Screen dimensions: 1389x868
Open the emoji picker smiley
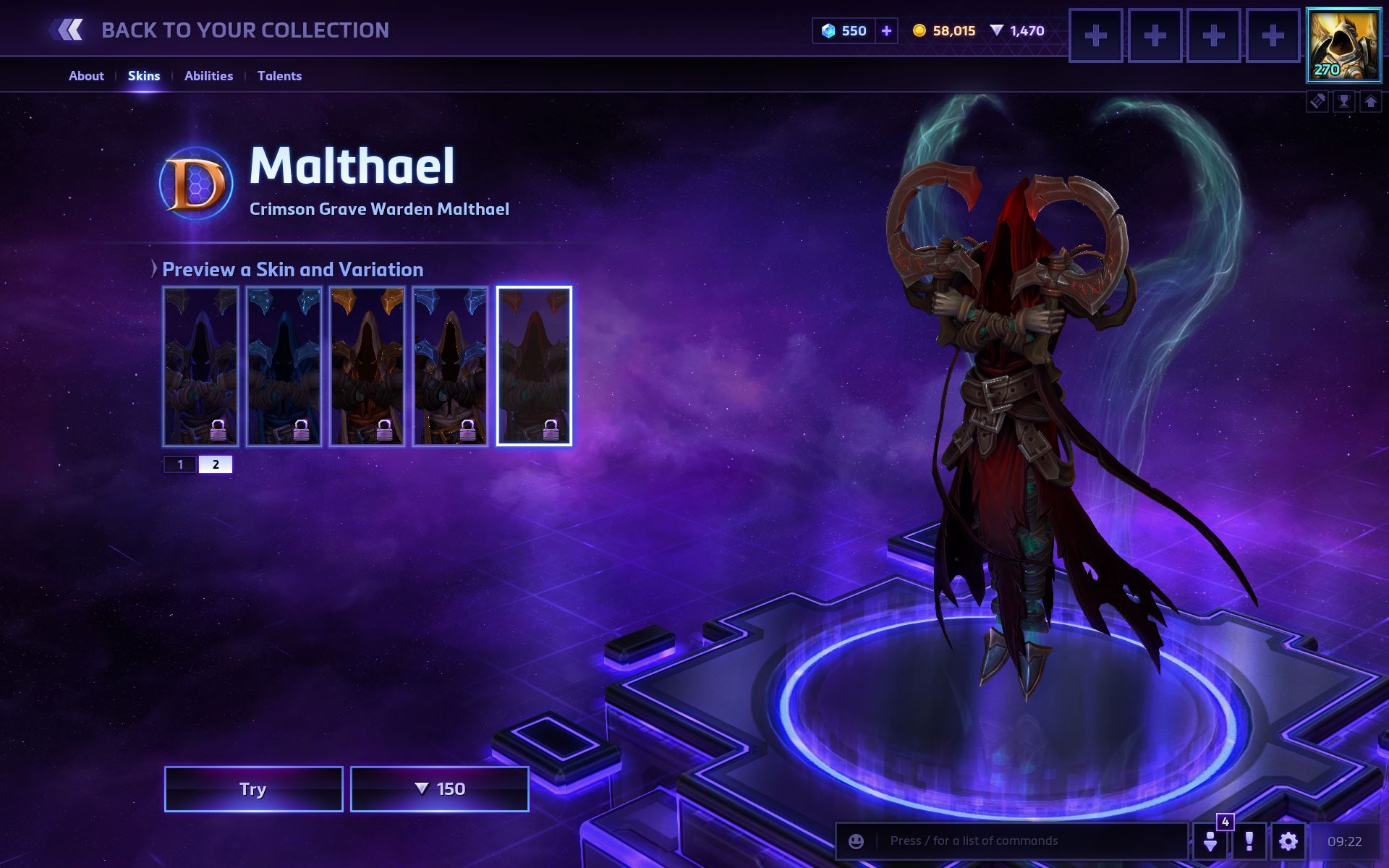tap(856, 841)
